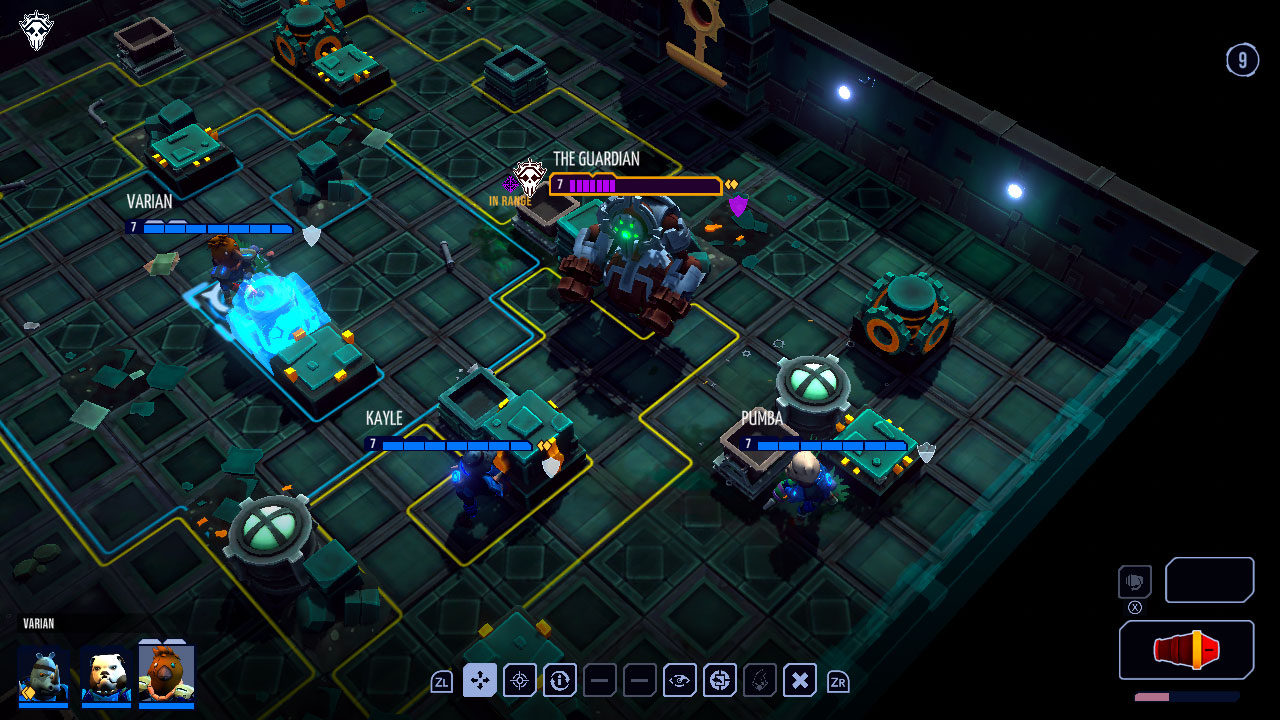The image size is (1280, 720).
Task: Click the rotate info action icon
Action: click(559, 680)
